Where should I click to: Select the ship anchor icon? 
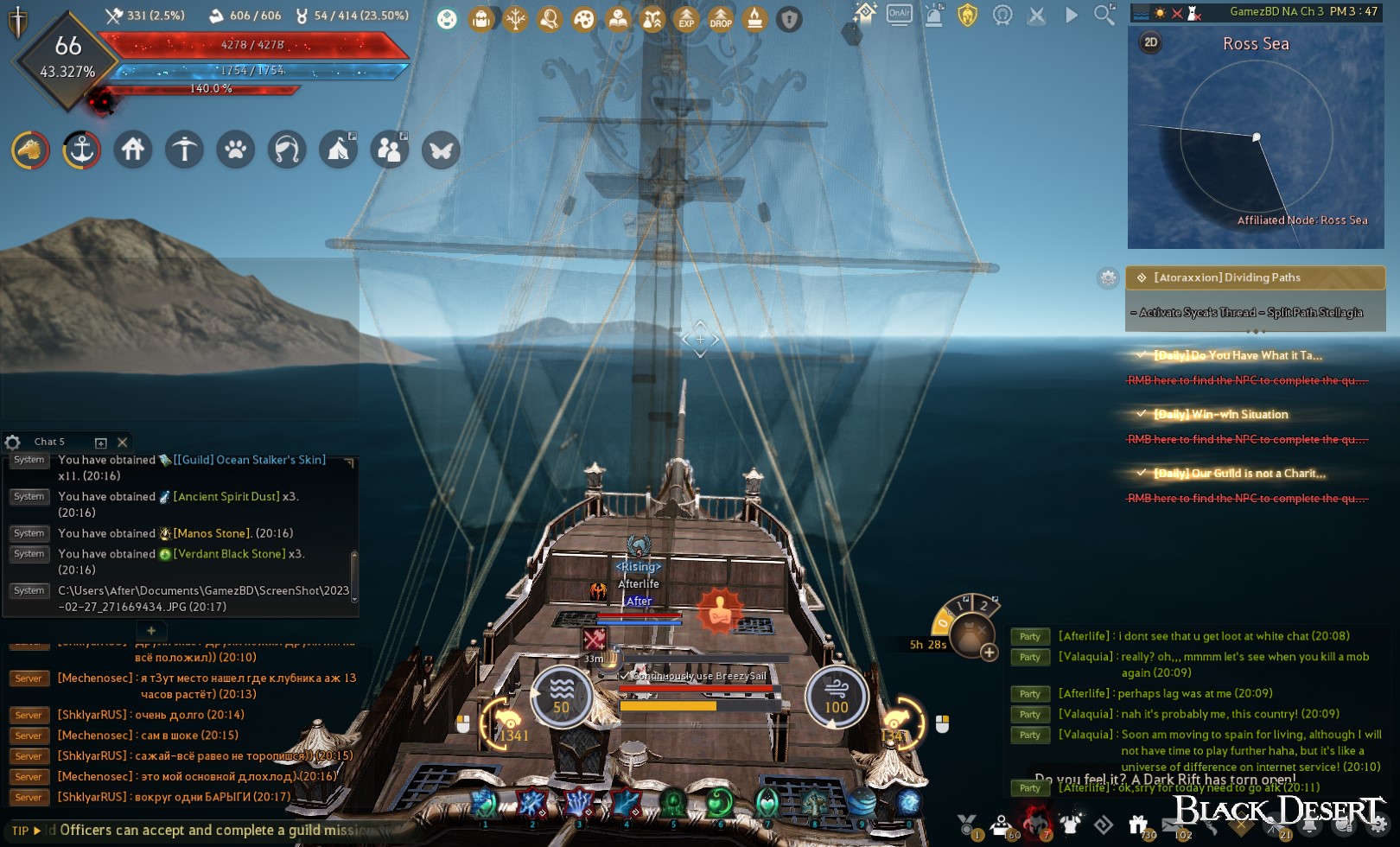click(x=81, y=150)
